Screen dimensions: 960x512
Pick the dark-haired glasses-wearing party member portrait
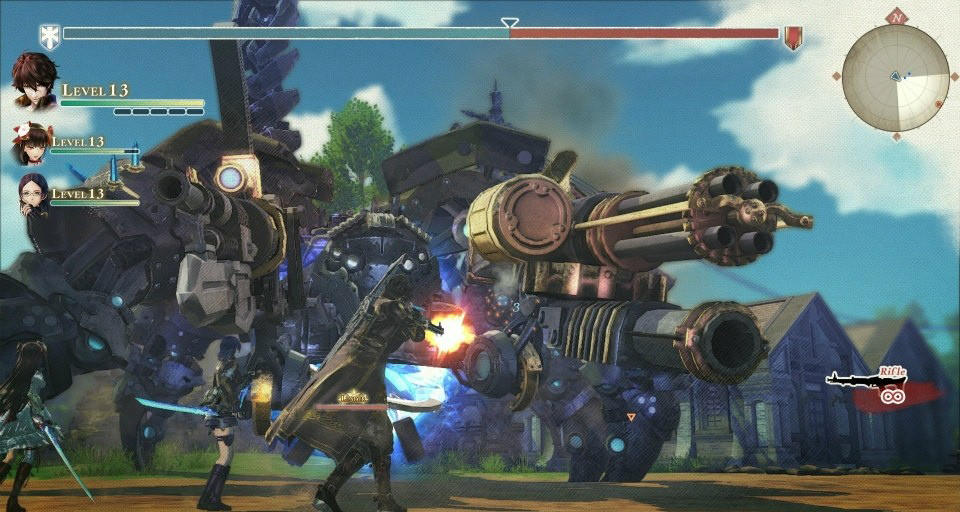click(x=33, y=194)
